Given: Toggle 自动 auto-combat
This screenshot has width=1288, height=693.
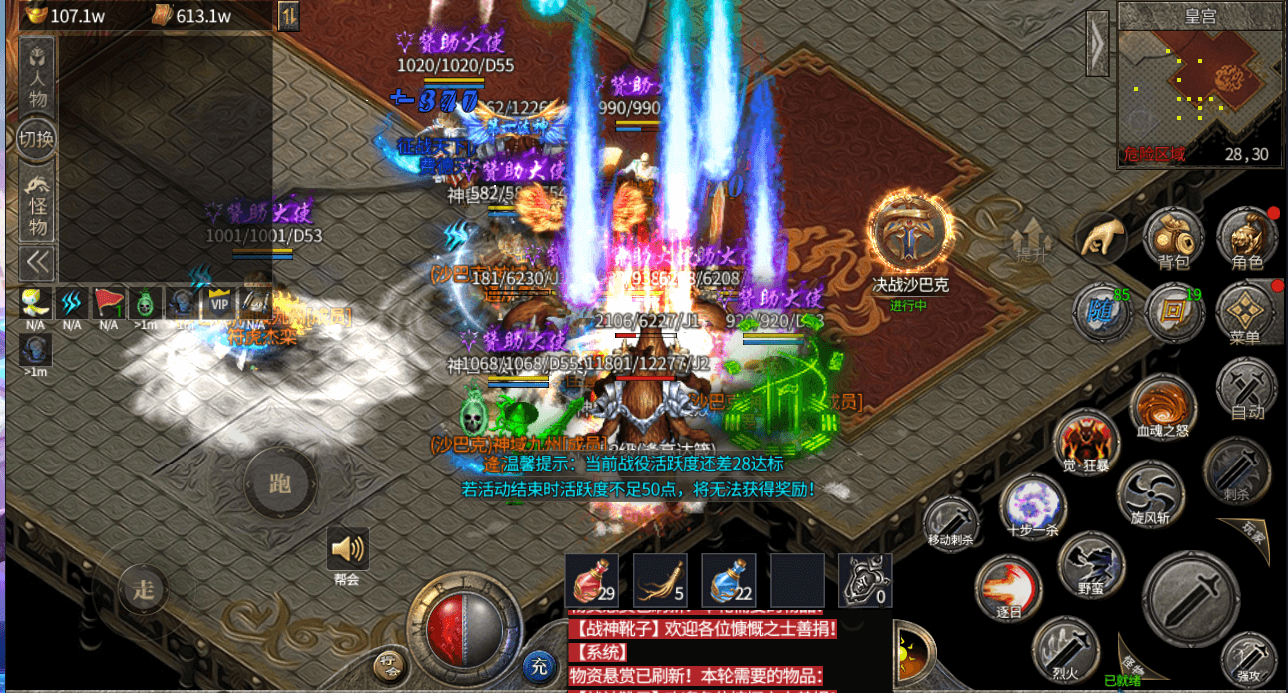Looking at the screenshot, I should pos(1246,386).
